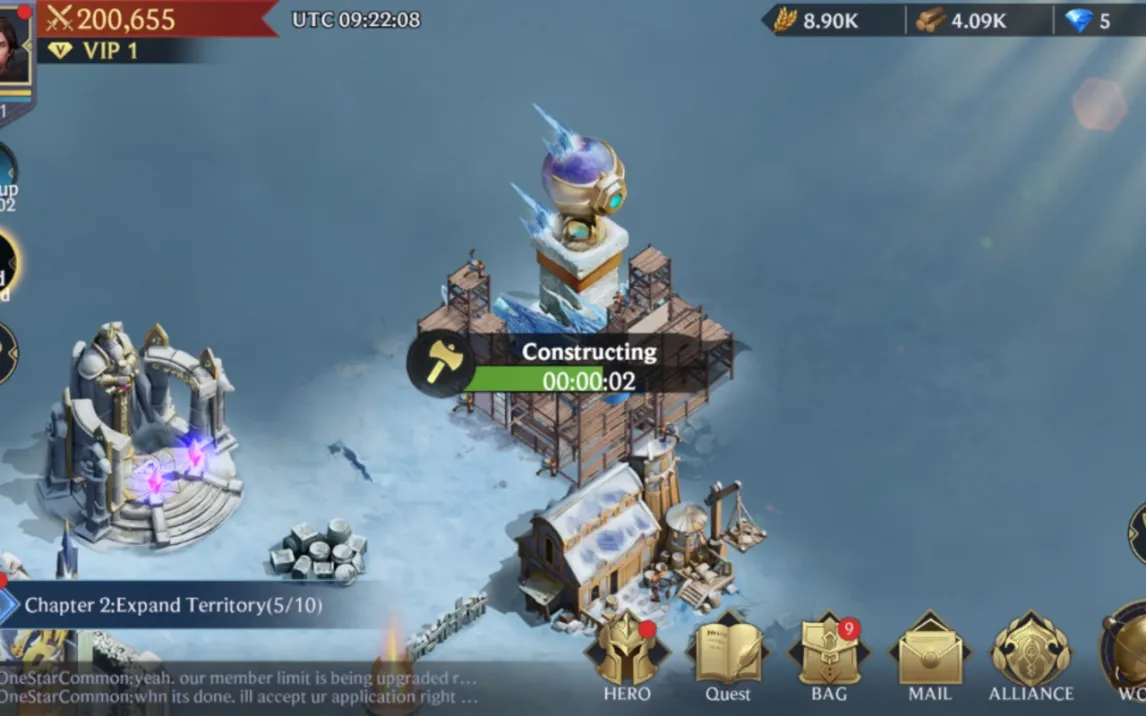Click the 200,655 power banner
1146x716 pixels.
[125, 18]
